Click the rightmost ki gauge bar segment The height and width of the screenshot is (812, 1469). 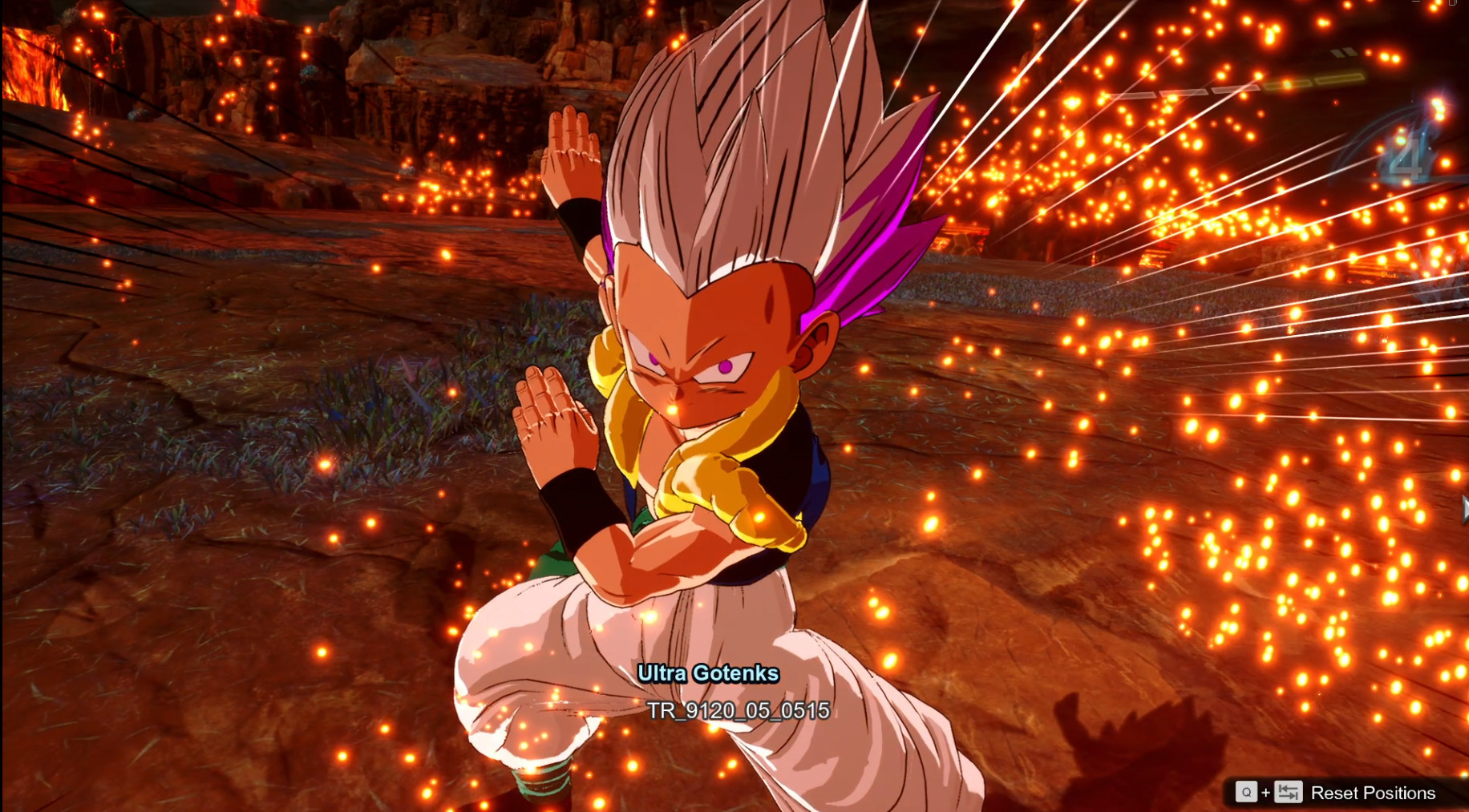(1339, 78)
